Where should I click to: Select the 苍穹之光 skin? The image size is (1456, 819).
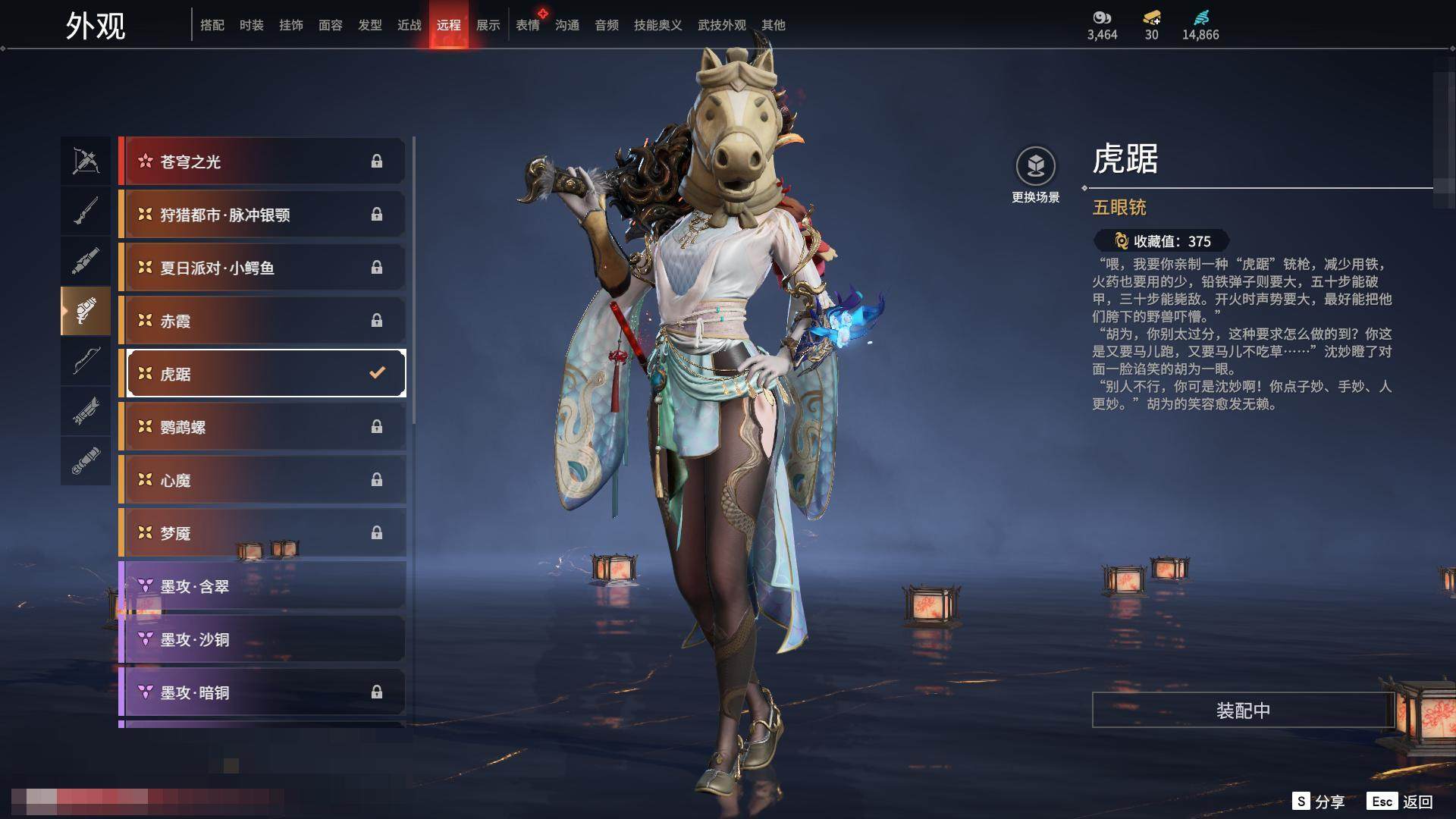pyautogui.click(x=263, y=162)
